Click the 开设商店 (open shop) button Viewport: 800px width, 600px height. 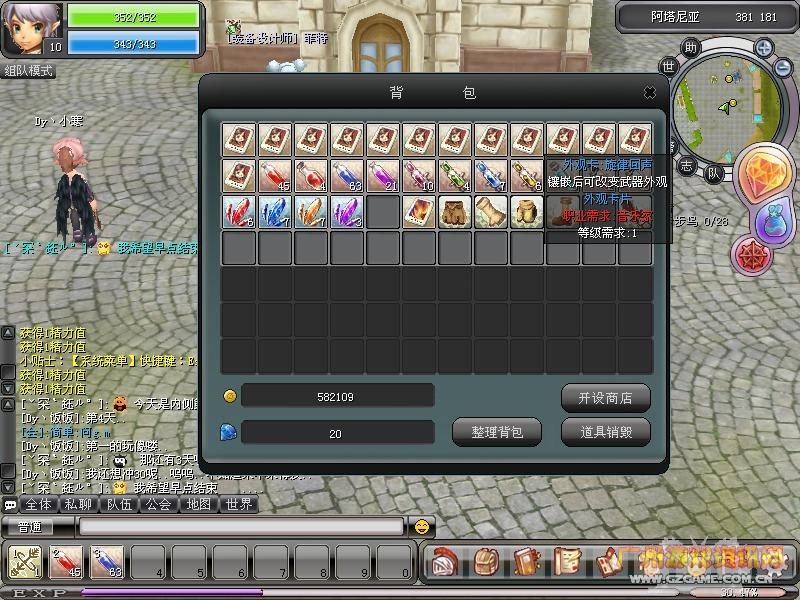(x=605, y=397)
